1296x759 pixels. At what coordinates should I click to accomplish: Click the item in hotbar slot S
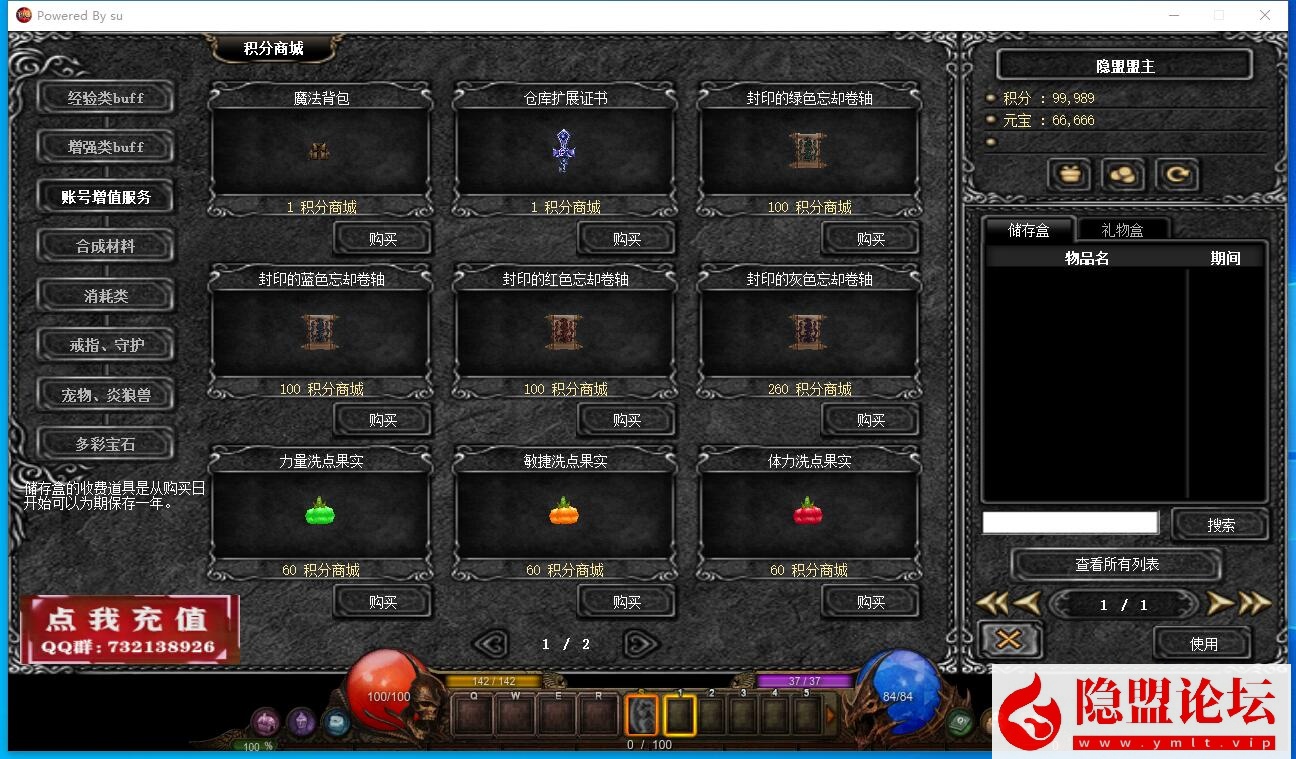[643, 714]
